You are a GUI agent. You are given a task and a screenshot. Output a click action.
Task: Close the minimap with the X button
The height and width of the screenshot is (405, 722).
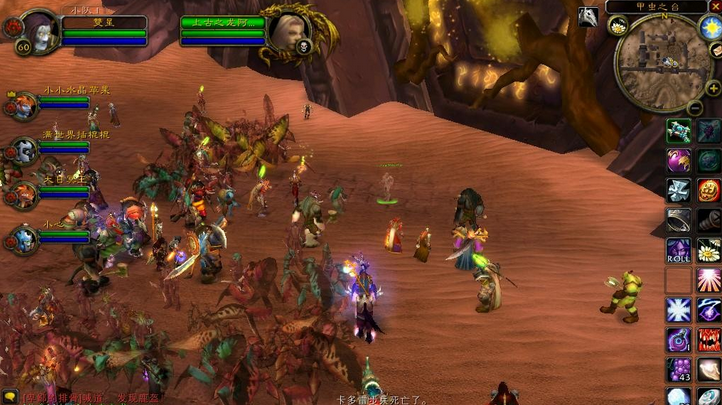pos(715,6)
